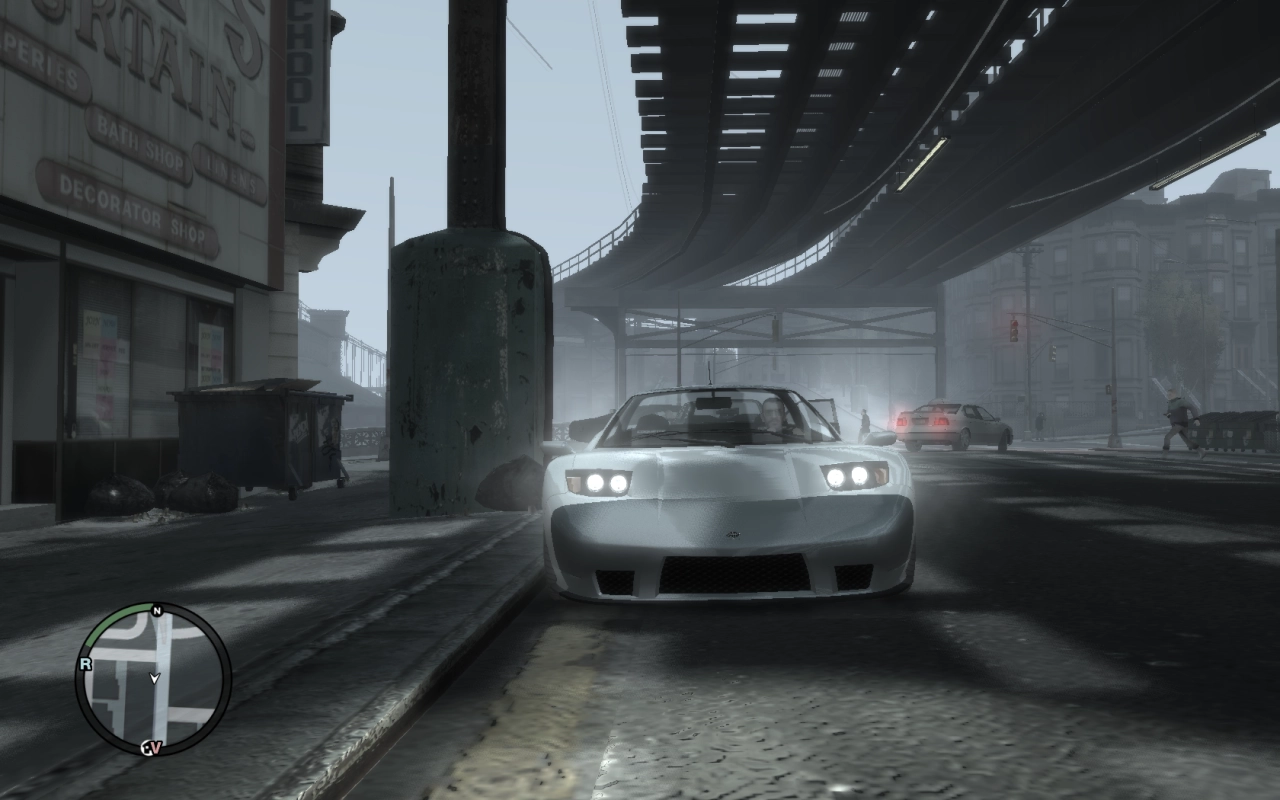Screen dimensions: 1280x800
Task: Click the circular radar minimap
Action: 152,680
